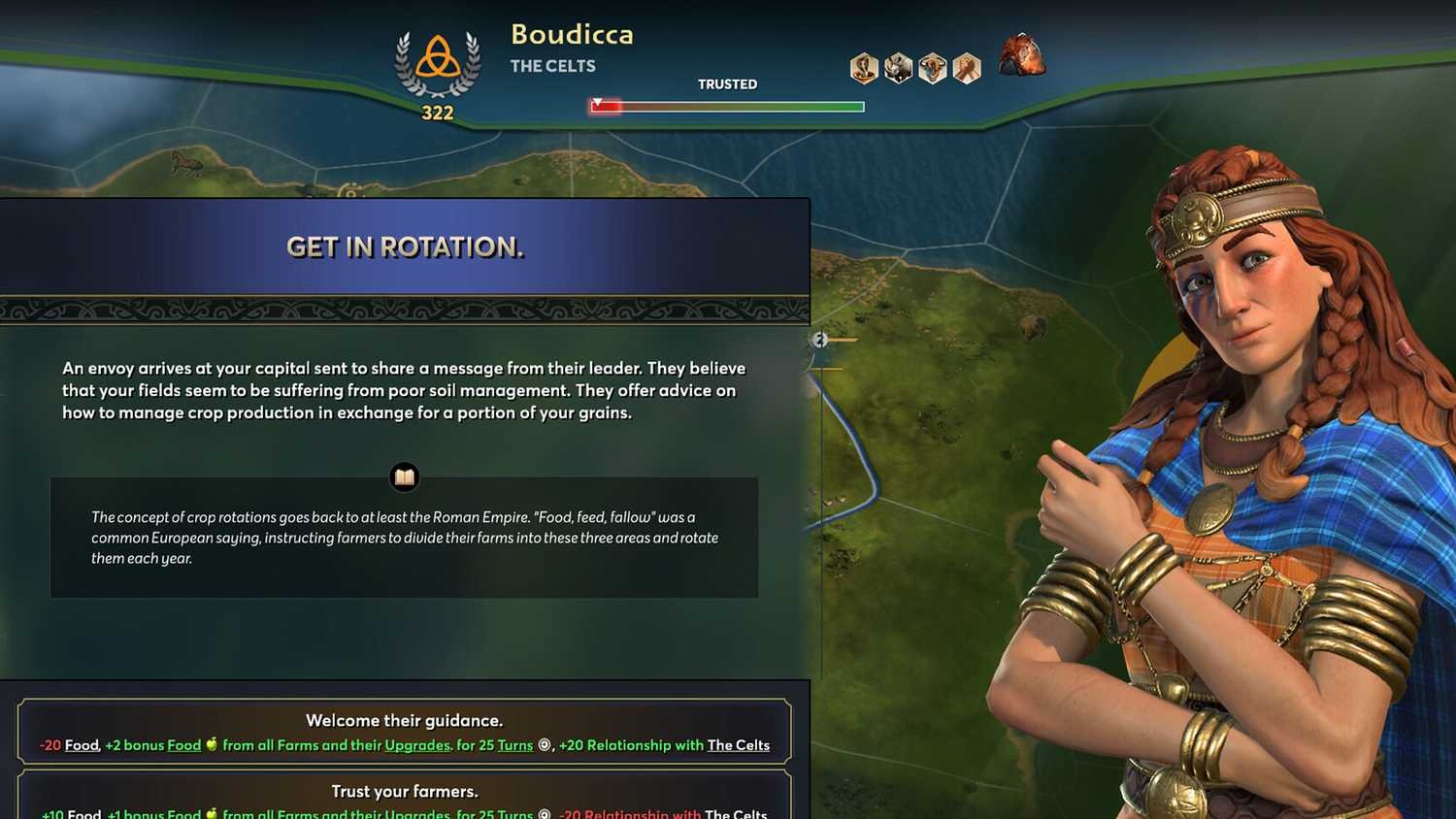
Task: Click the open book historical context icon
Action: 404,476
